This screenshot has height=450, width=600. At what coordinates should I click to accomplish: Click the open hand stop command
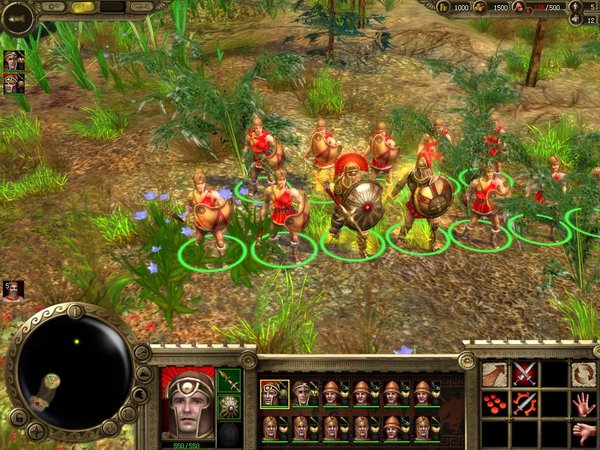[x=583, y=404]
